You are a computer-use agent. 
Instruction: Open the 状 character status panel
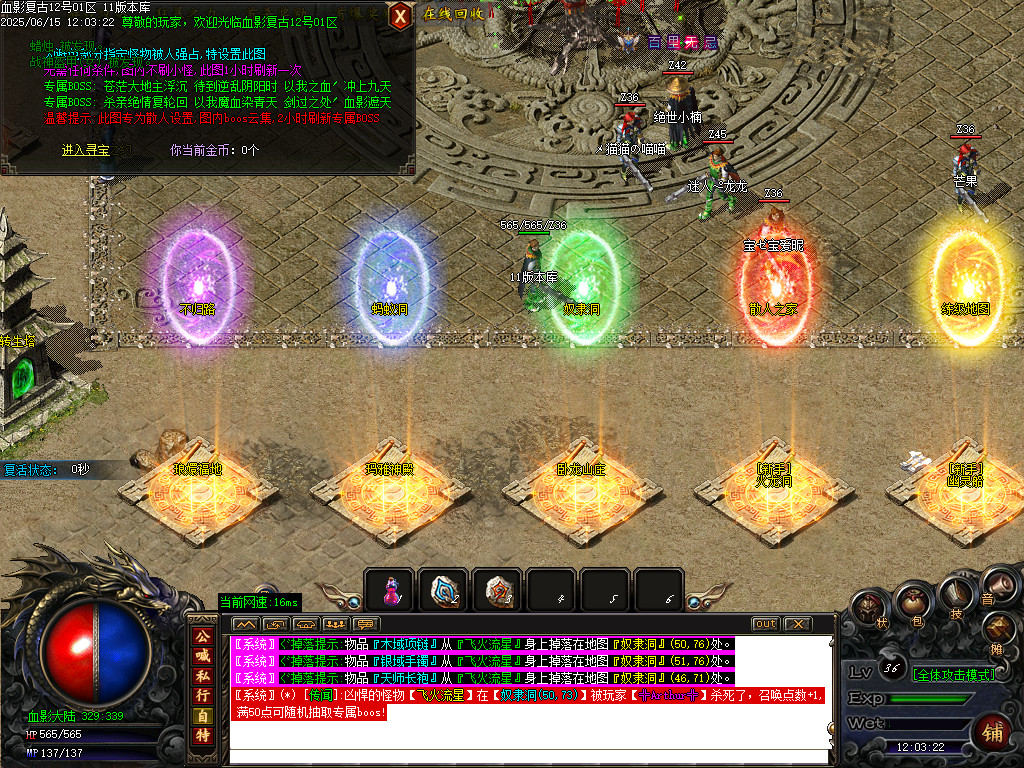869,607
